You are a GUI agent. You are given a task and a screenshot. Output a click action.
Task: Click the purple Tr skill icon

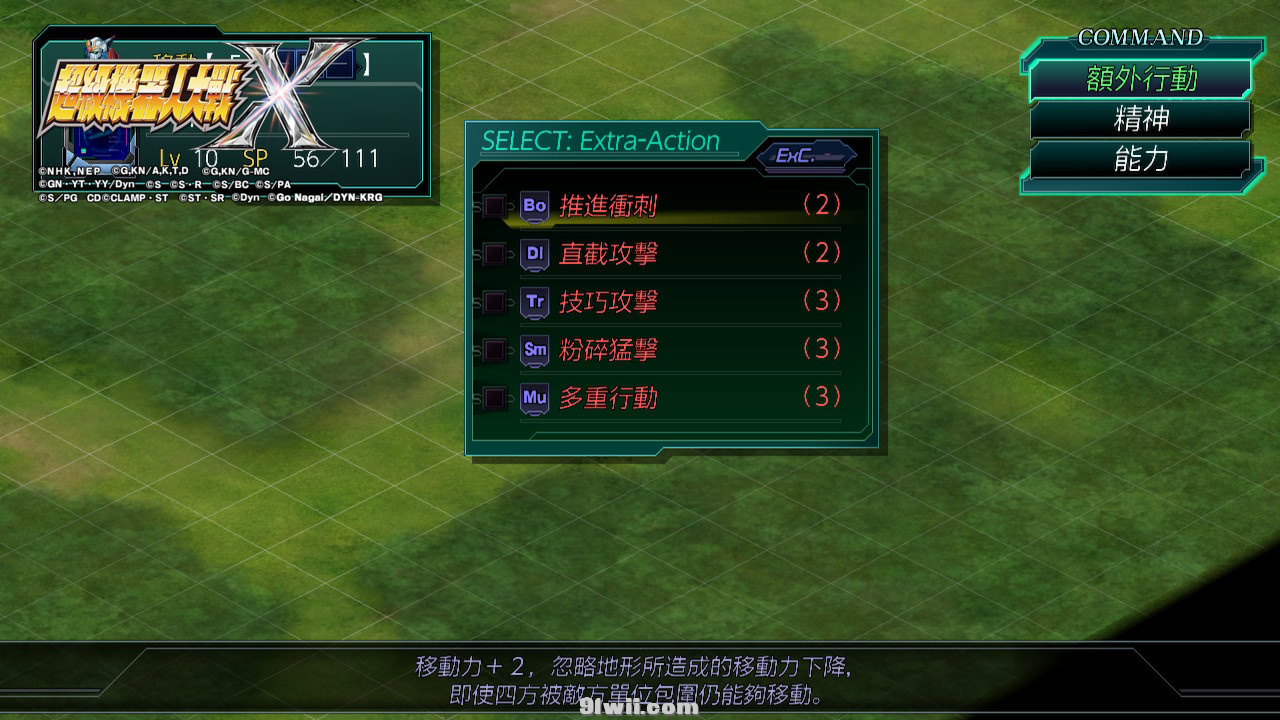(x=535, y=301)
